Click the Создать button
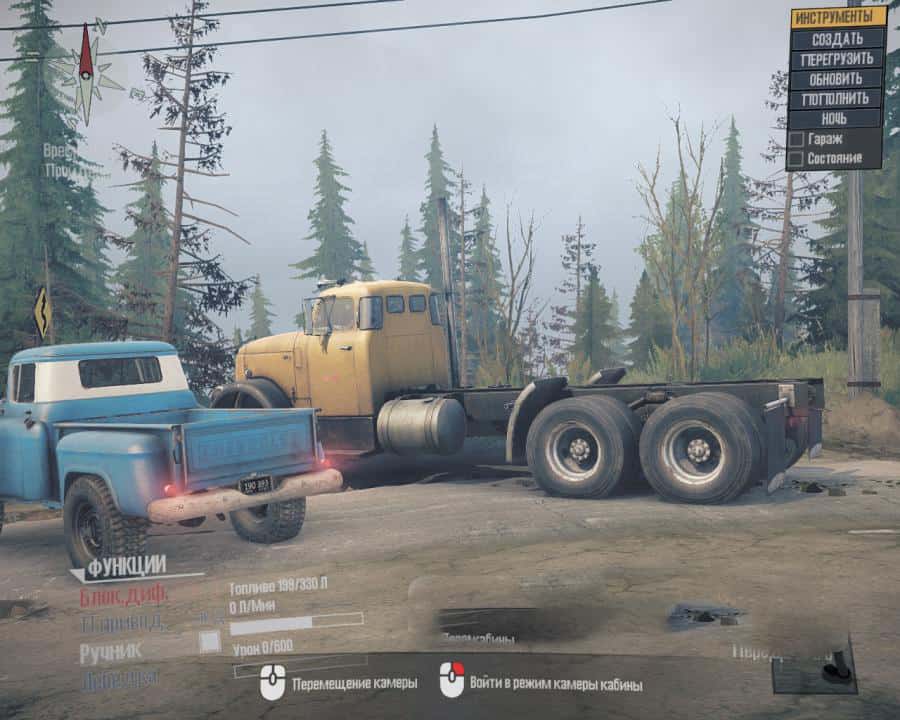This screenshot has height=720, width=900. tap(838, 39)
